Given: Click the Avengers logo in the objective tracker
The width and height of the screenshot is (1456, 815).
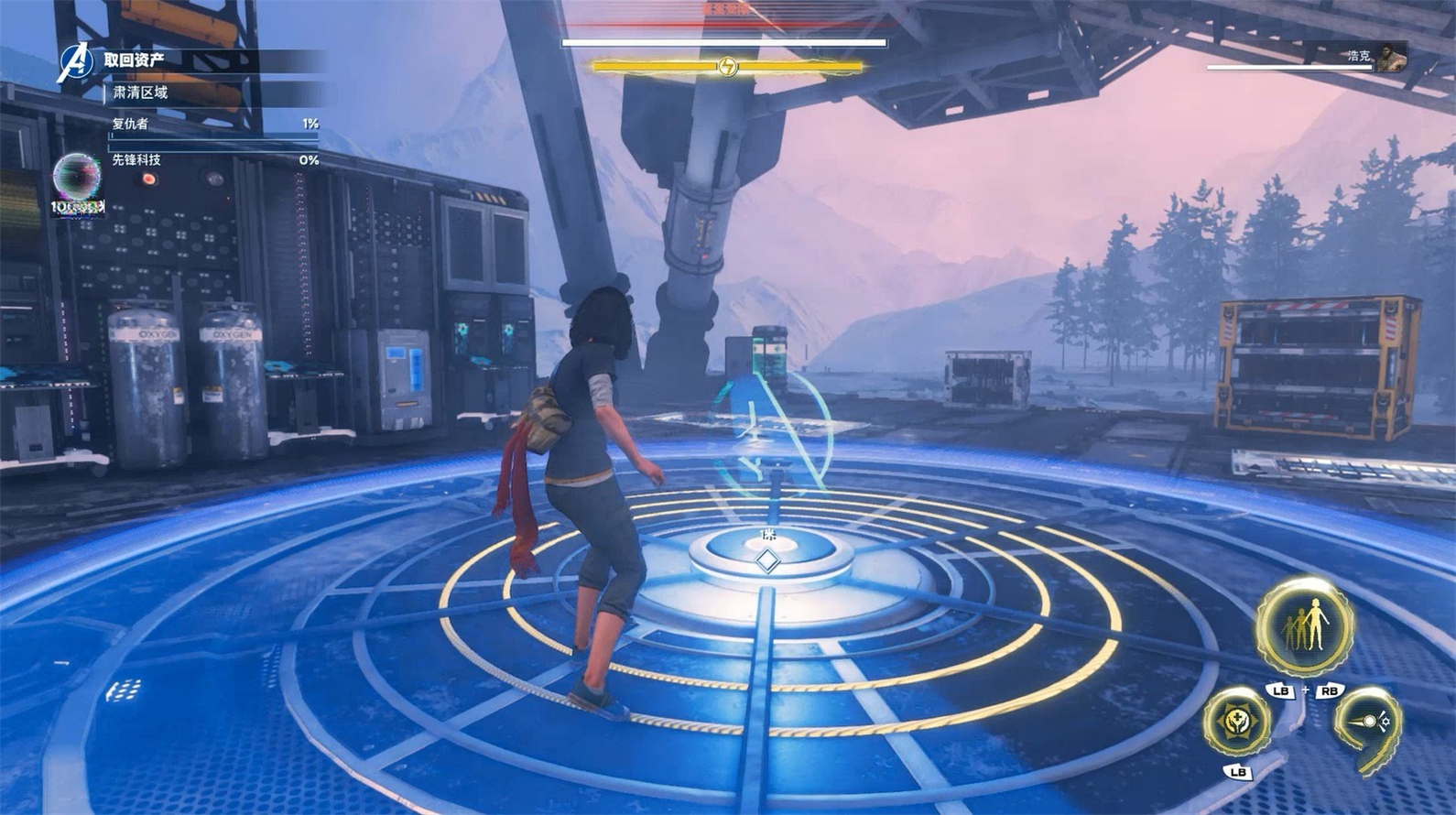Looking at the screenshot, I should [x=75, y=62].
